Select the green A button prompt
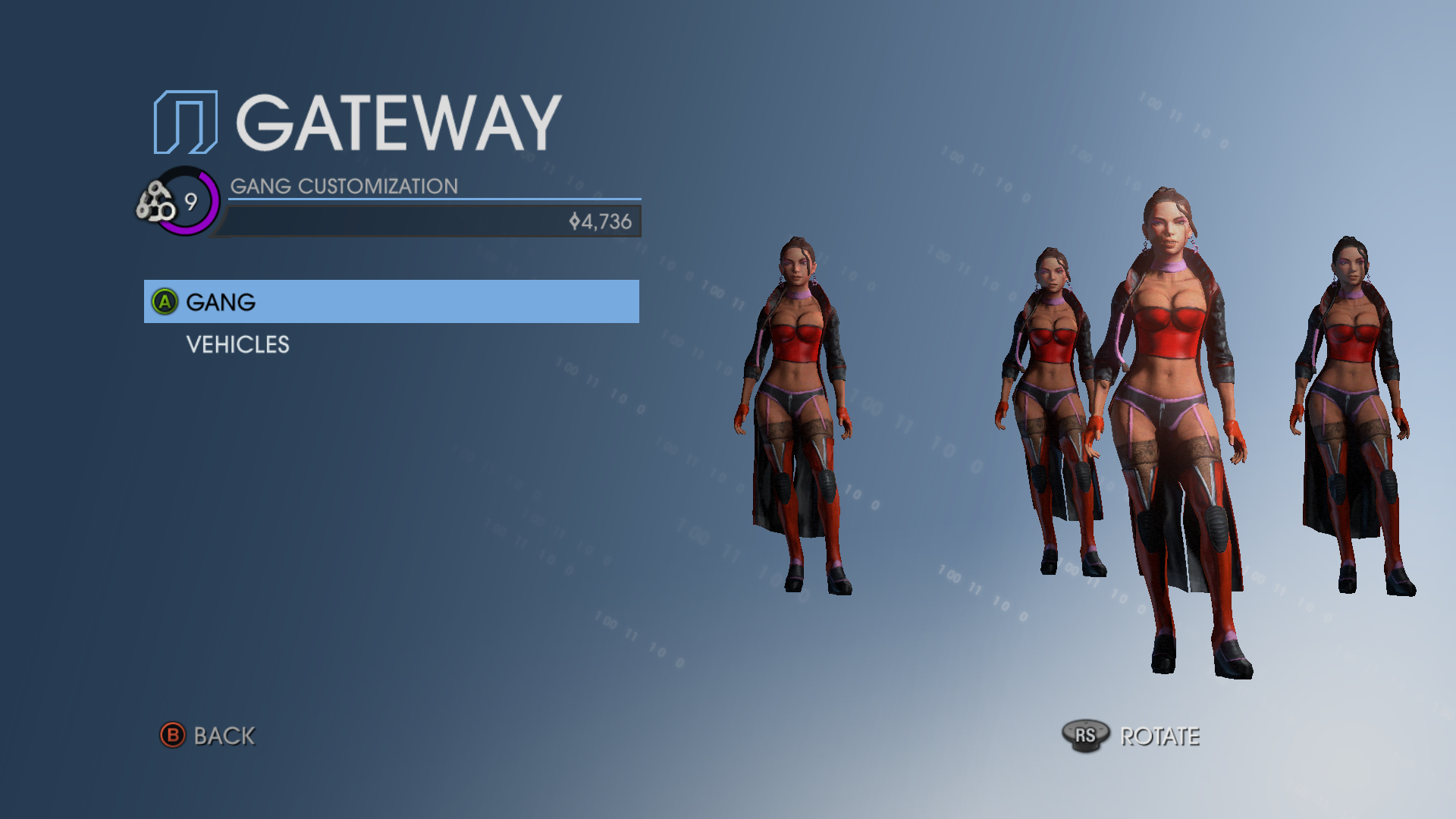The image size is (1456, 819). coord(164,302)
